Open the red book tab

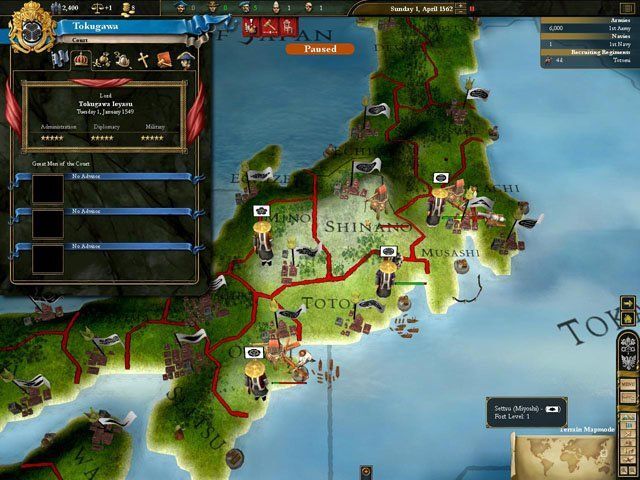pyautogui.click(x=164, y=60)
